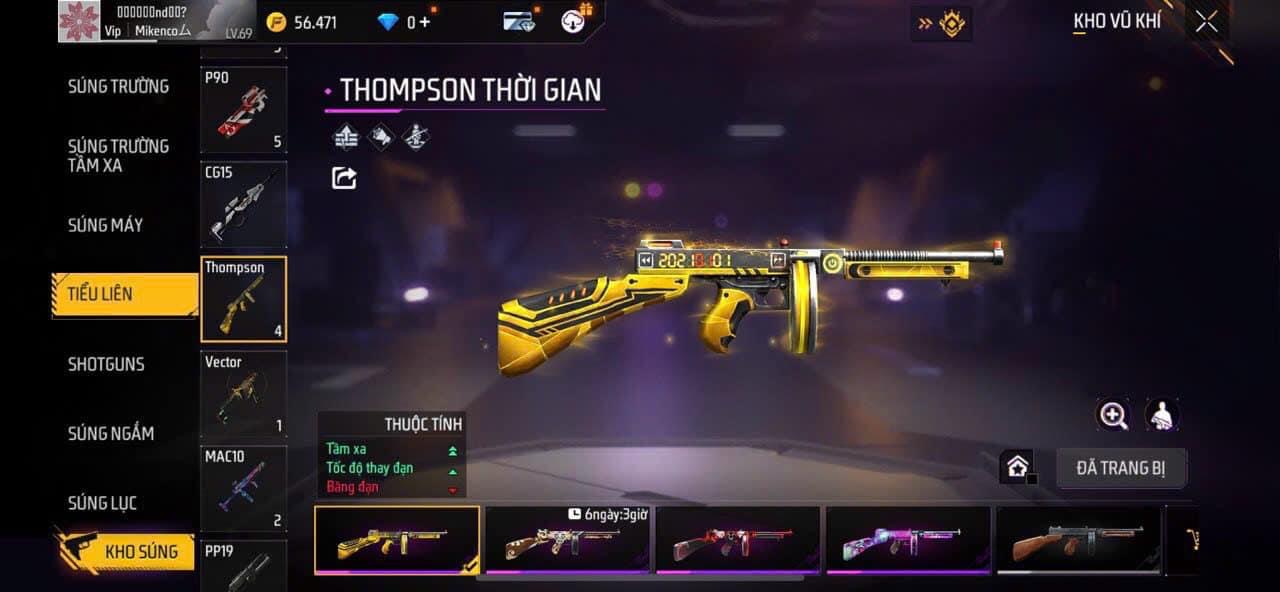Zoom in with the magnifier button

click(1113, 415)
